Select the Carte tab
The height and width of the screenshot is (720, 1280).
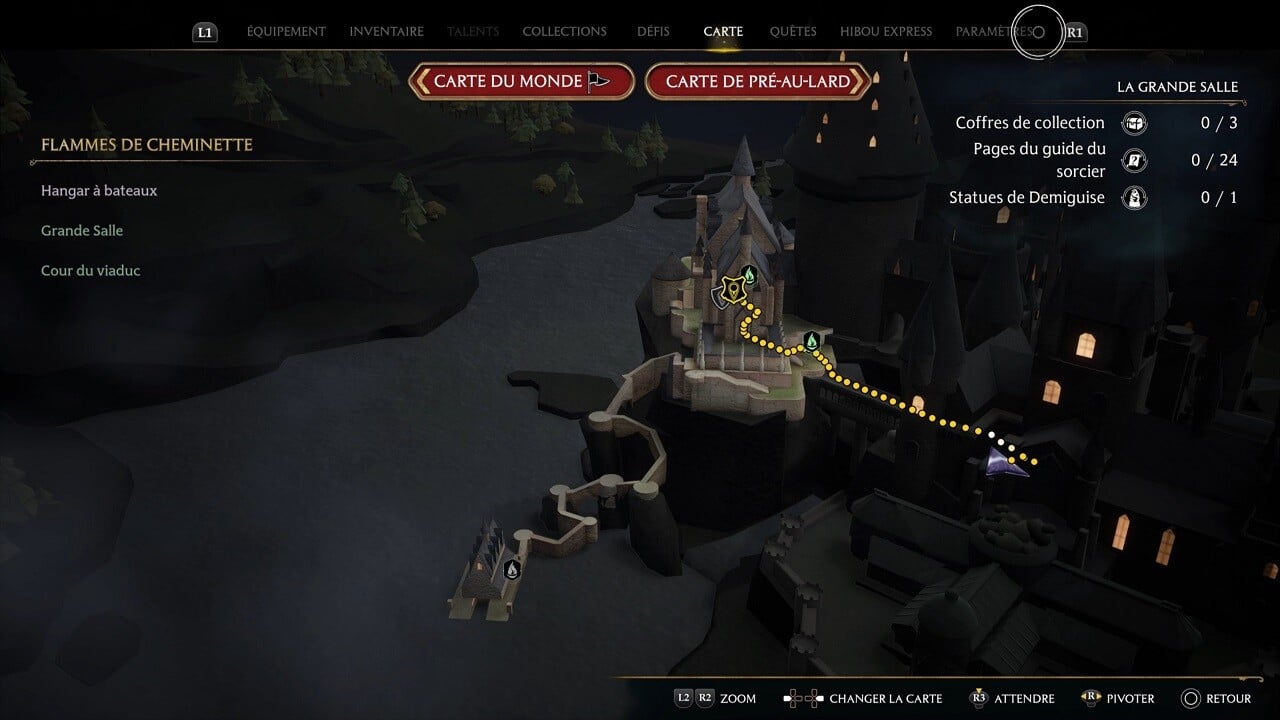723,32
